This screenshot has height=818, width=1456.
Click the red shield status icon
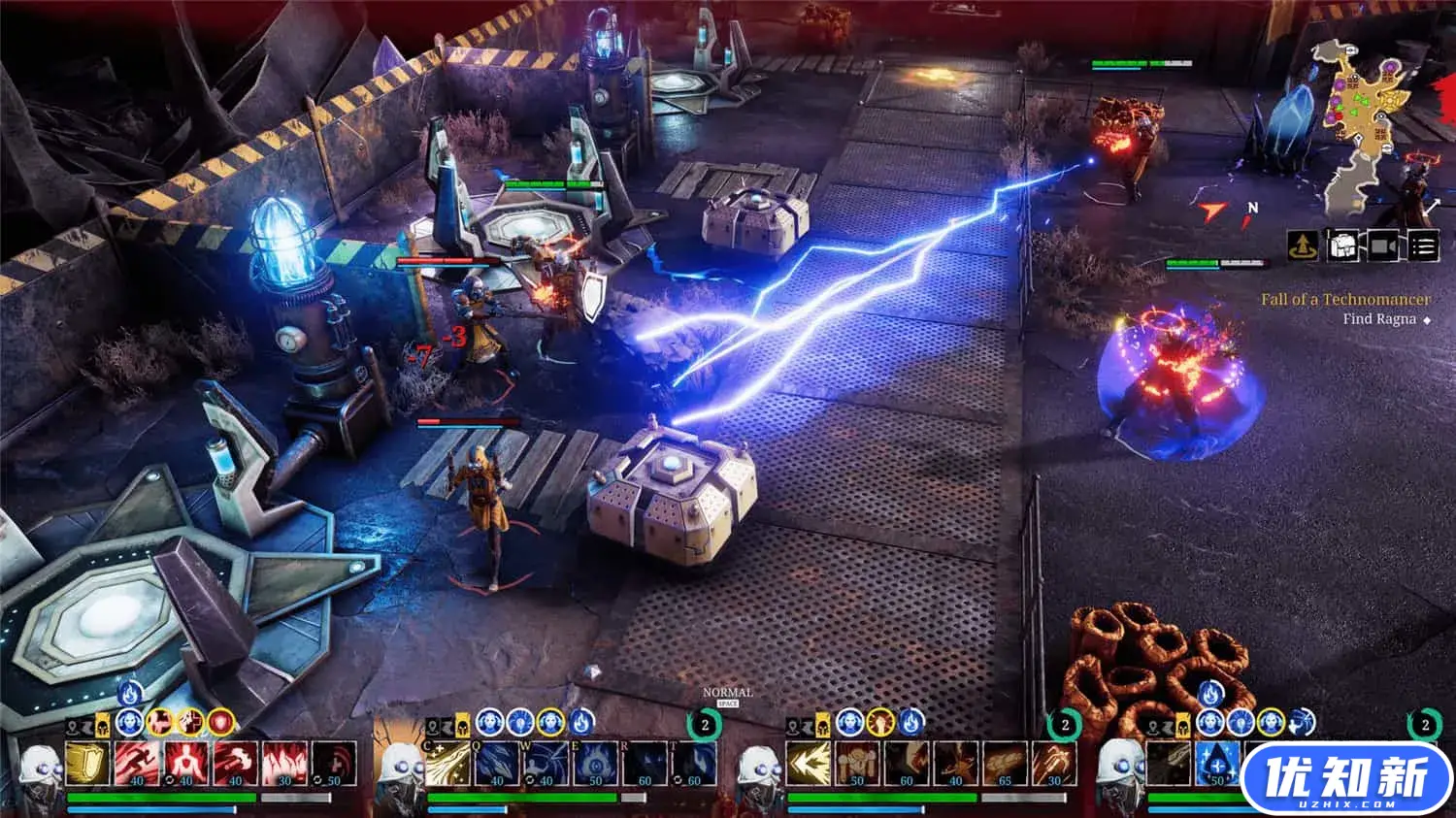pos(222,722)
